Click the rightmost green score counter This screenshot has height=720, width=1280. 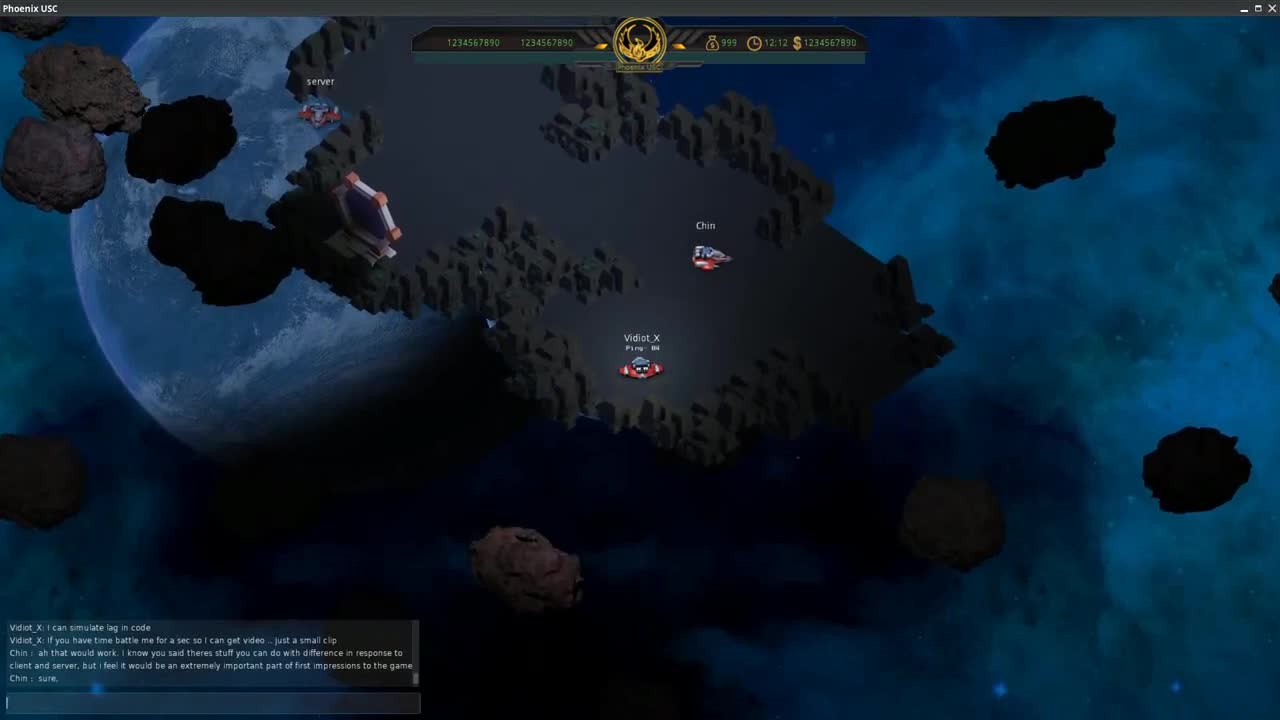coord(546,43)
